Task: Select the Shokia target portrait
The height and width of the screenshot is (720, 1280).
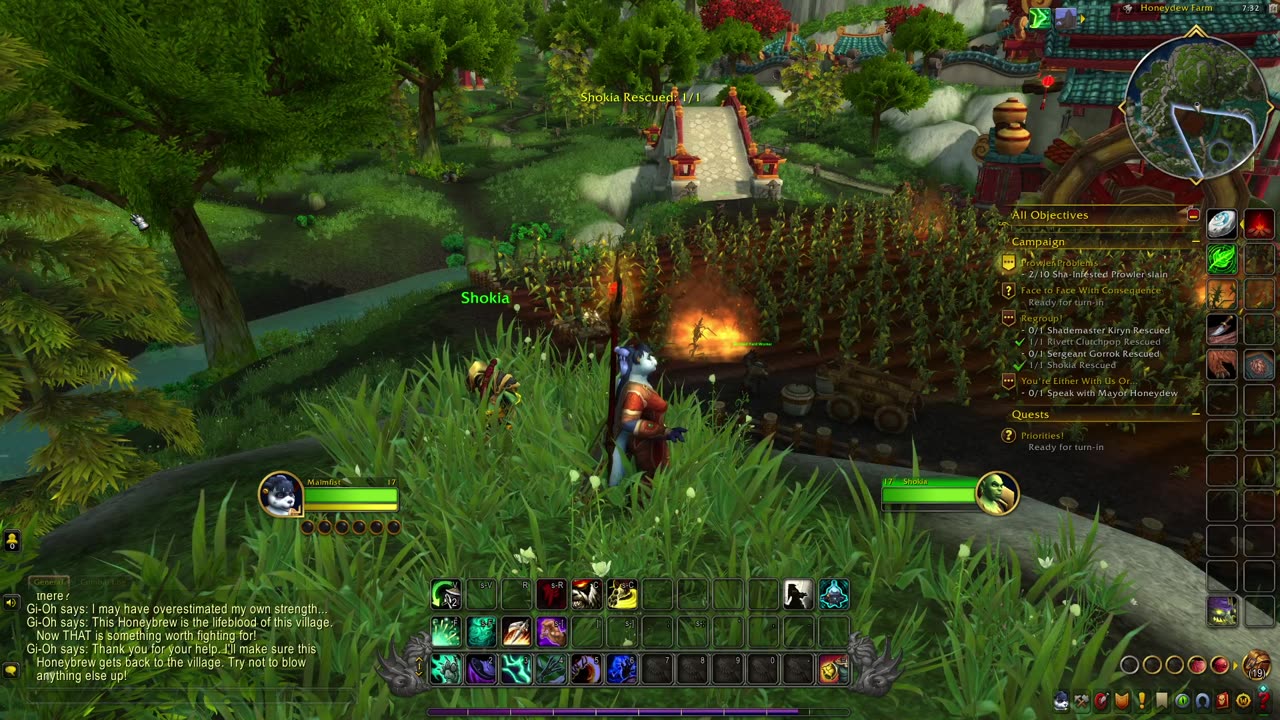Action: coord(997,493)
